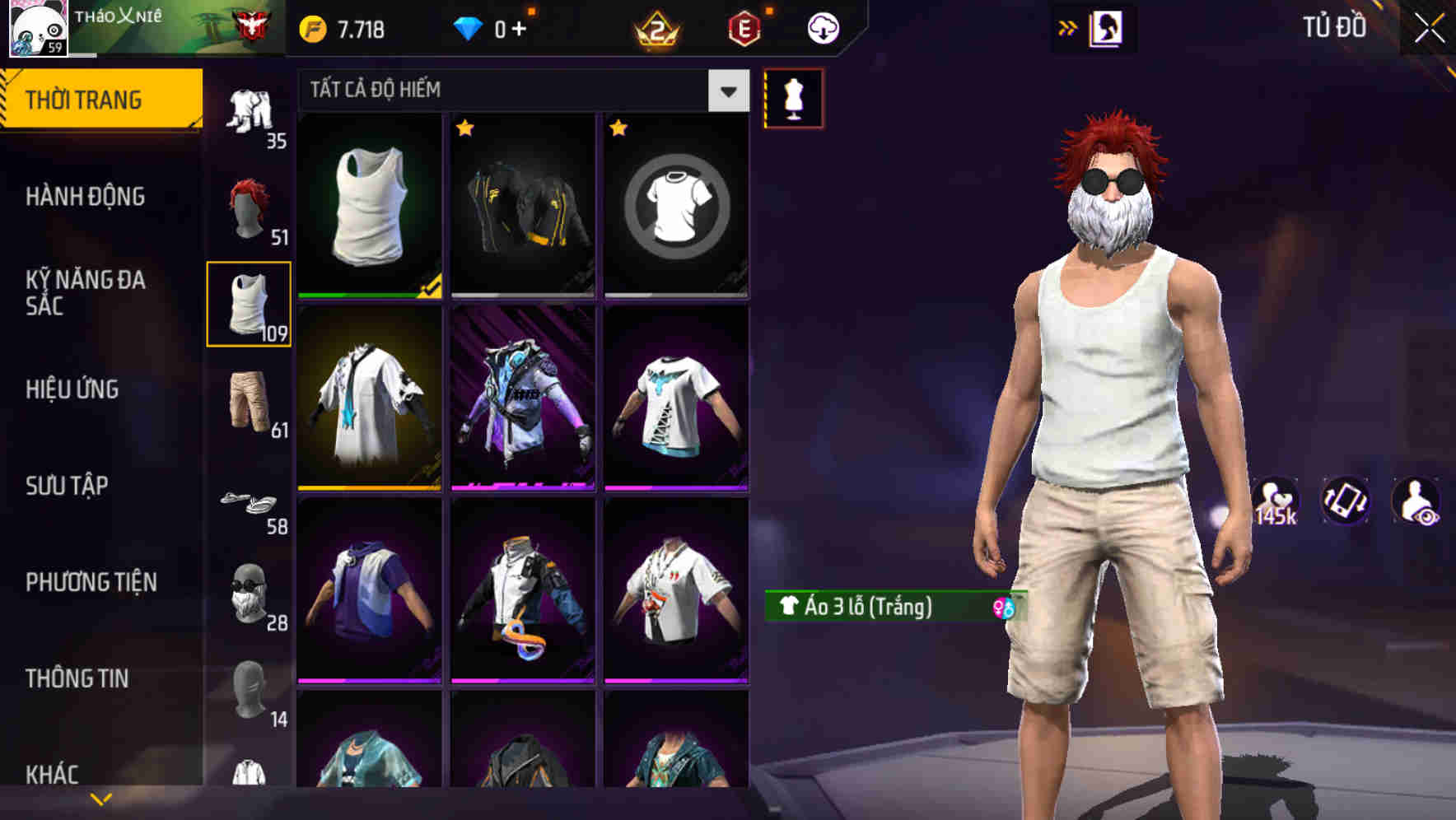
Task: Expand the chevron at bottom of left sidebar
Action: click(100, 797)
